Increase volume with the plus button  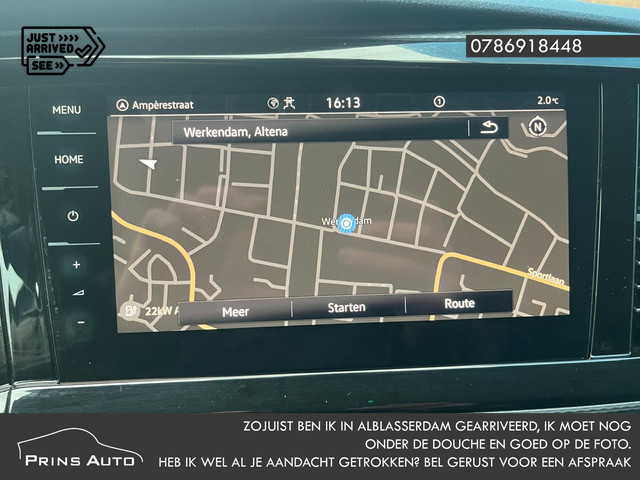(76, 265)
